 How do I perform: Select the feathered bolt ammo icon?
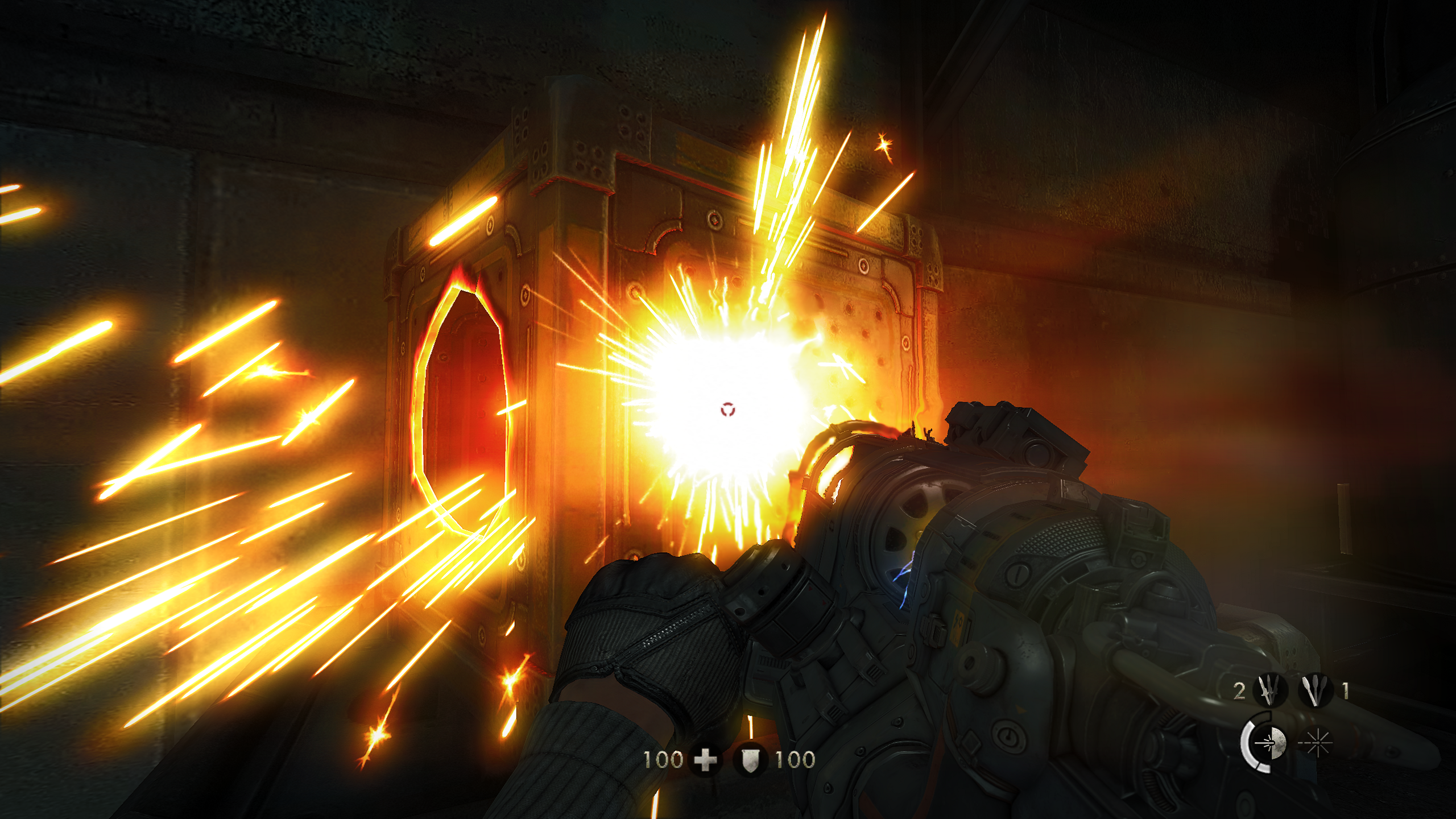(1316, 692)
